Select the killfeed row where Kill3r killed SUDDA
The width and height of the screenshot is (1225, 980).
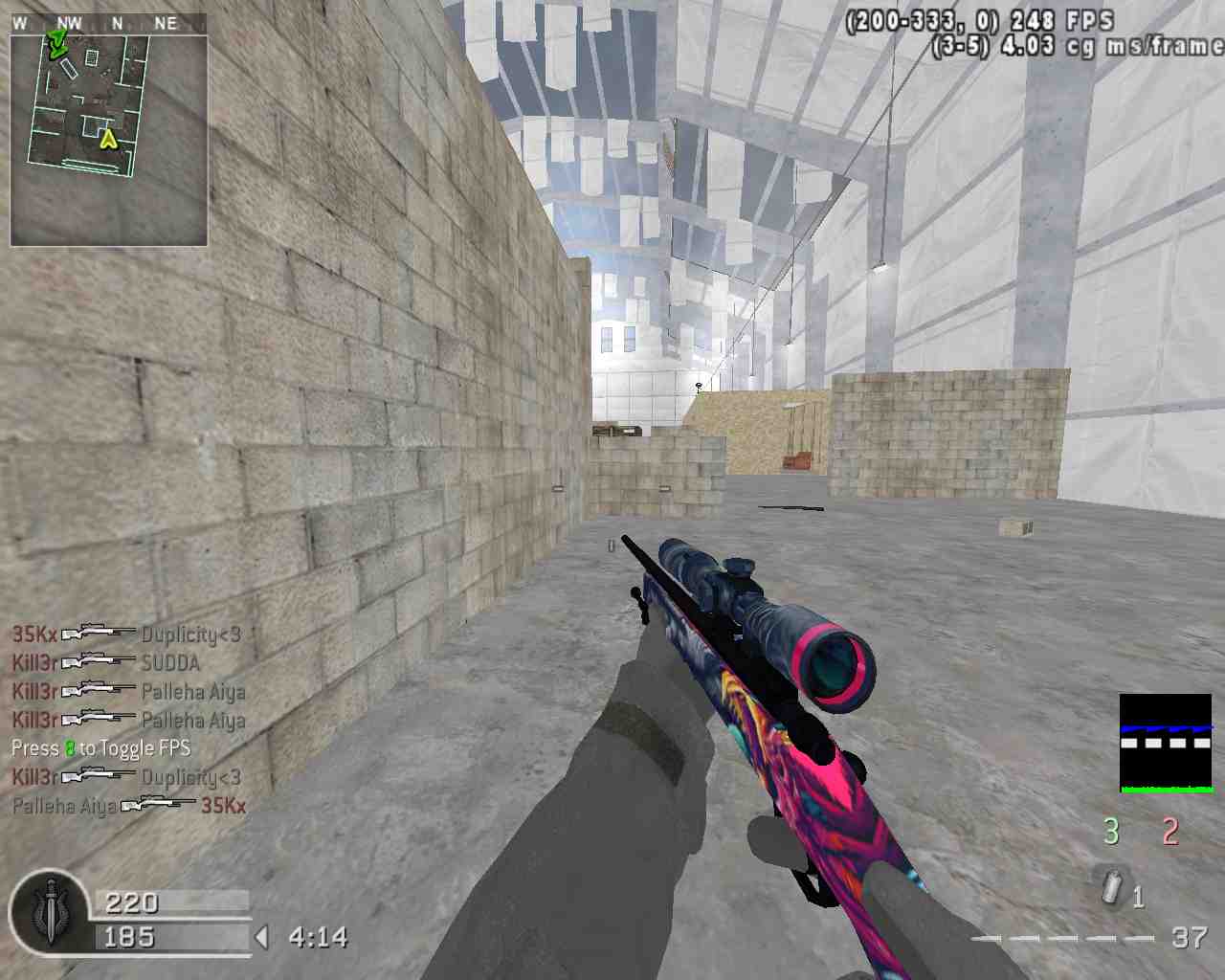[106, 662]
